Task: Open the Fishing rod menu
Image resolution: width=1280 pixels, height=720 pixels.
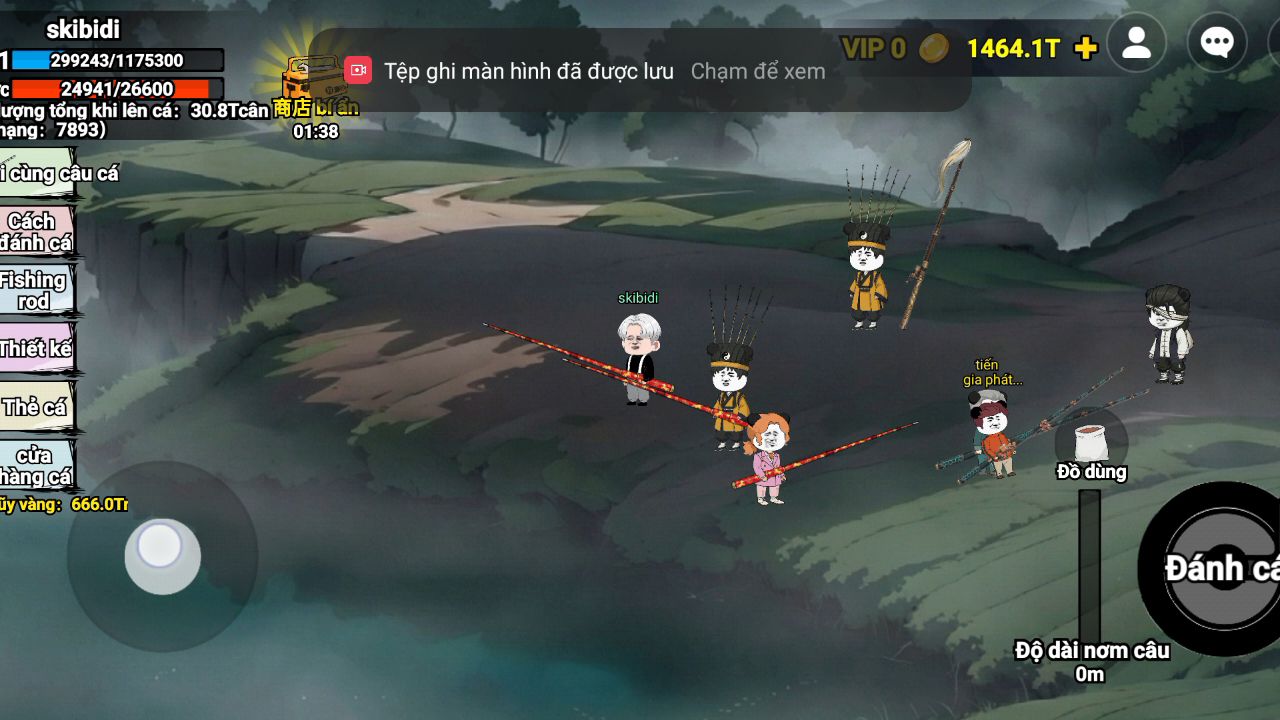Action: pos(35,290)
